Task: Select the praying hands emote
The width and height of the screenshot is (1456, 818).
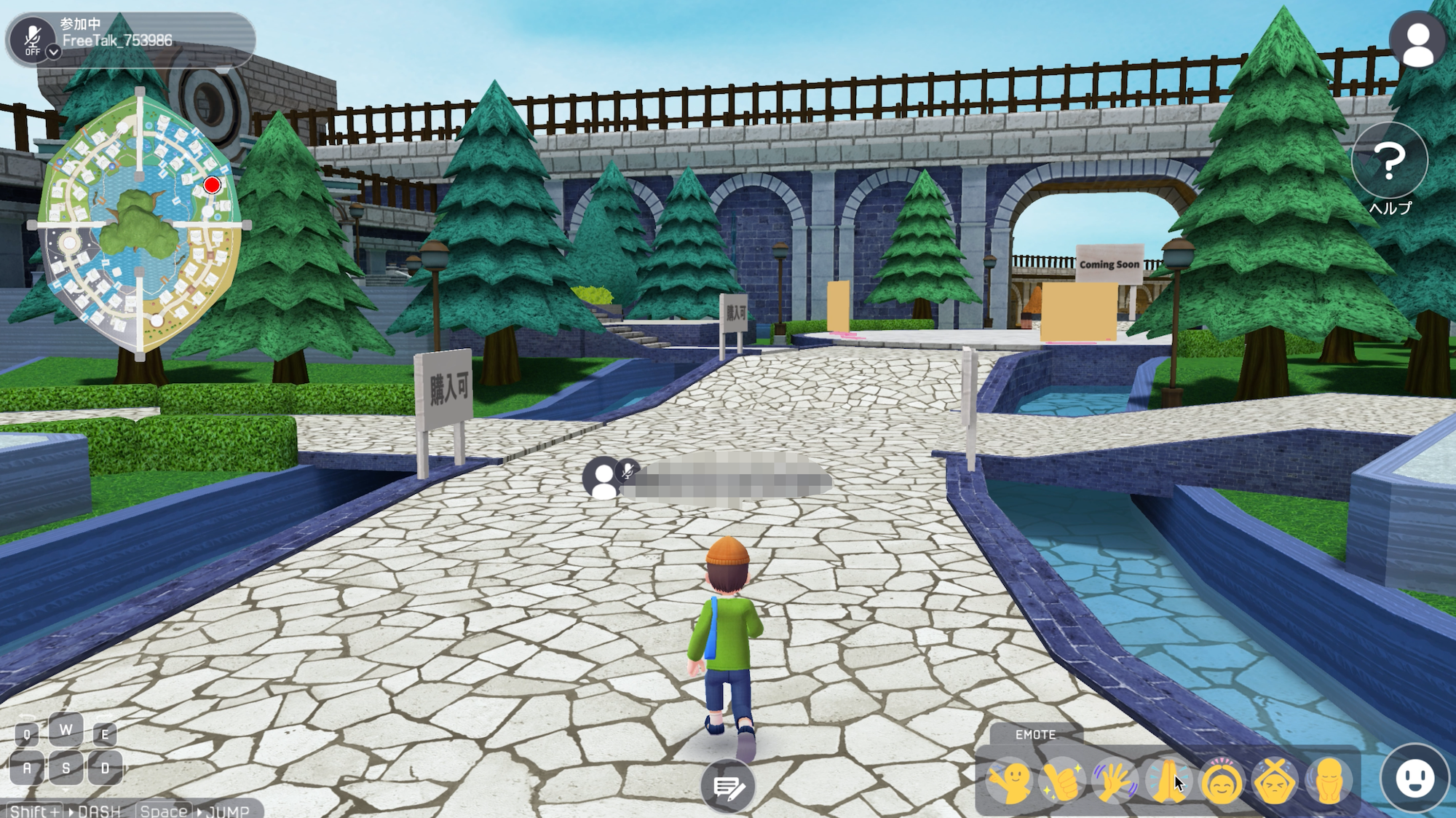Action: 1168,782
